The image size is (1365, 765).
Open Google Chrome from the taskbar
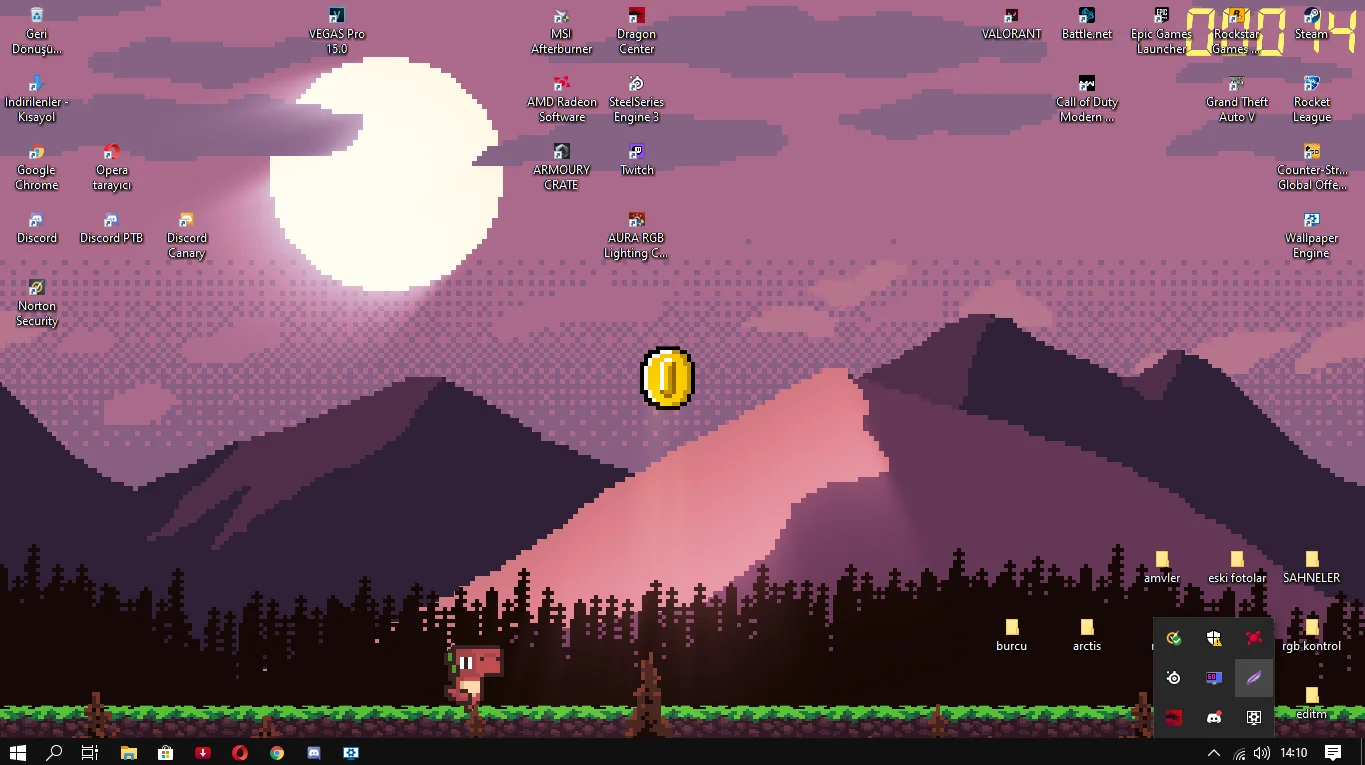[x=276, y=752]
